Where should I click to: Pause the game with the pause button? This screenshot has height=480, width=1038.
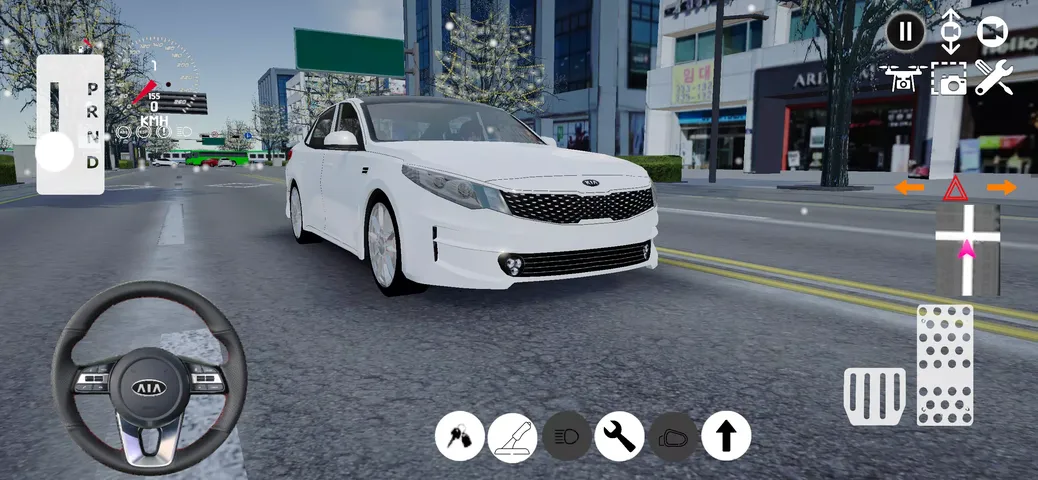[906, 32]
